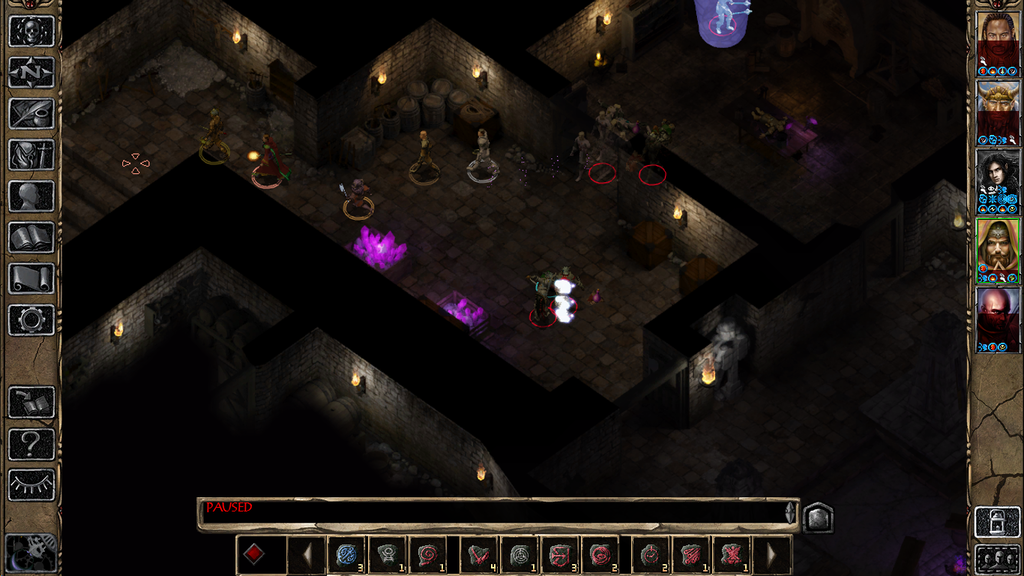Show the character record (head silhouette button)

[31, 195]
